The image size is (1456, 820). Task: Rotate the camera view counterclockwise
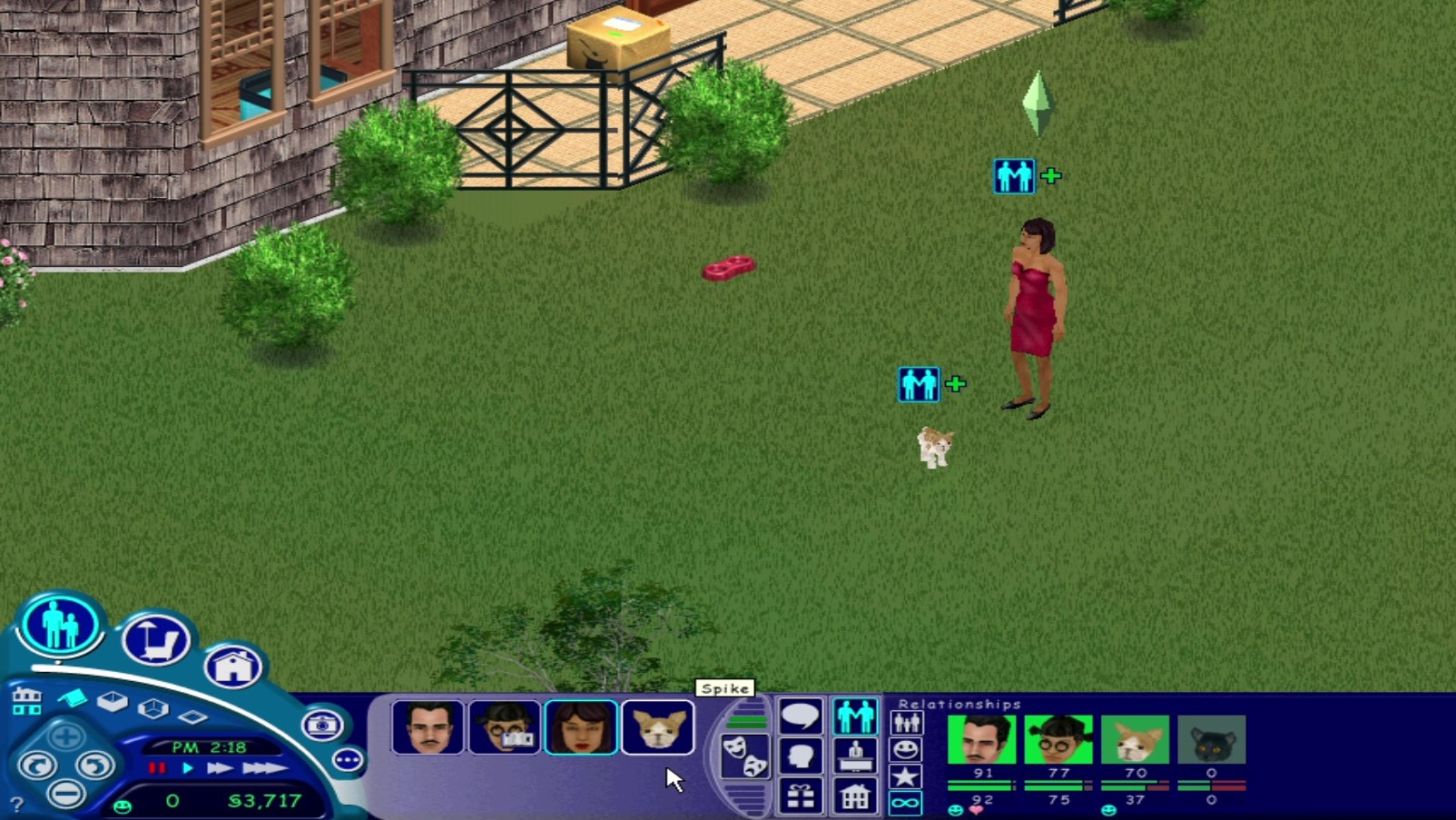37,766
